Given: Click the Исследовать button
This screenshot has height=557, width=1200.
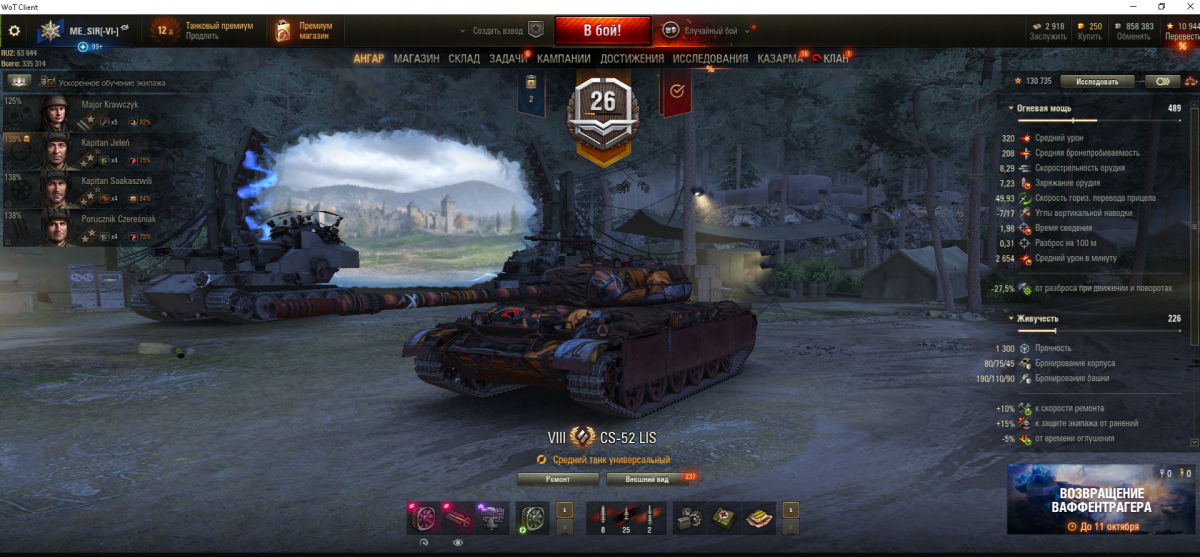Looking at the screenshot, I should (x=1097, y=81).
